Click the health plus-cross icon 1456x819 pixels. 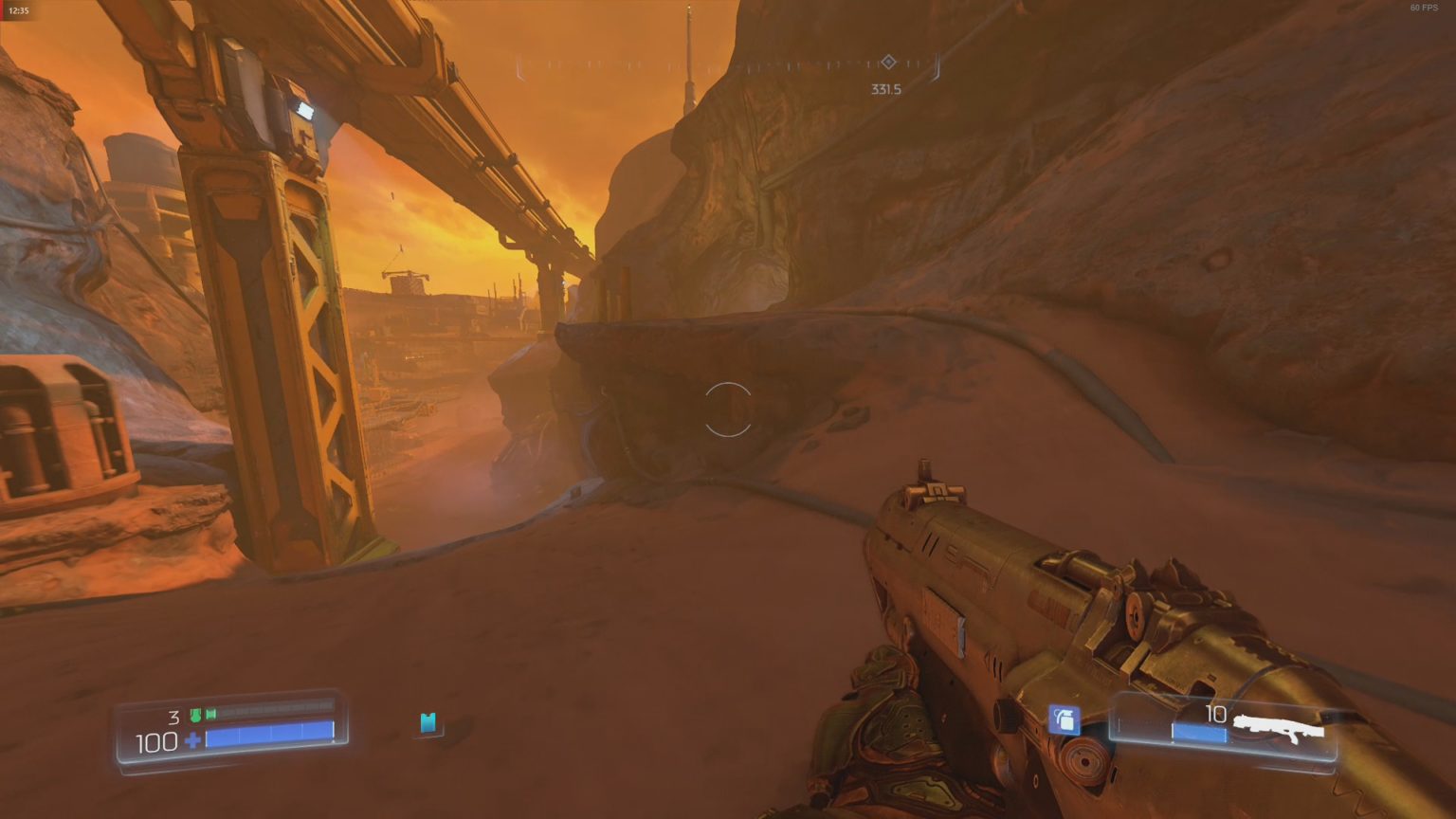click(x=192, y=740)
